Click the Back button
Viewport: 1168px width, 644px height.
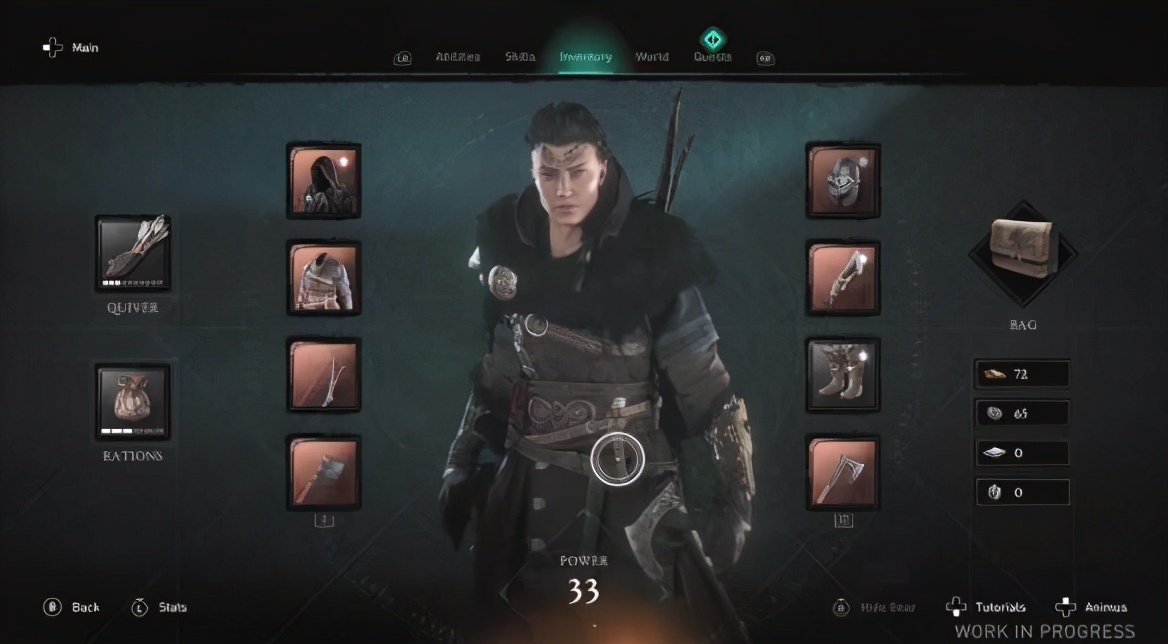(x=72, y=607)
